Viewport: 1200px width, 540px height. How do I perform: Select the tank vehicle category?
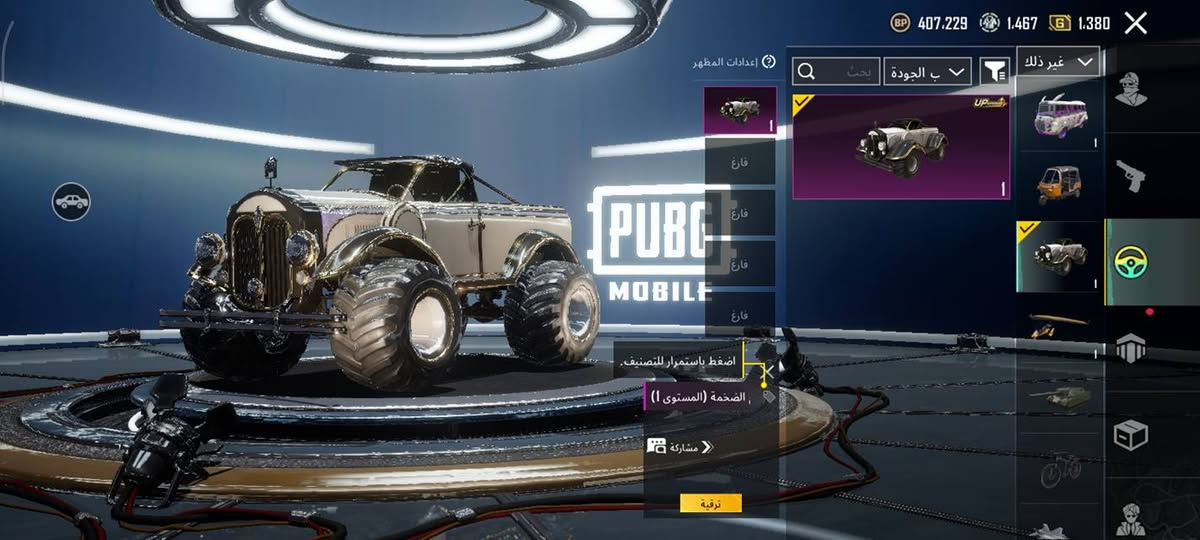[1059, 397]
